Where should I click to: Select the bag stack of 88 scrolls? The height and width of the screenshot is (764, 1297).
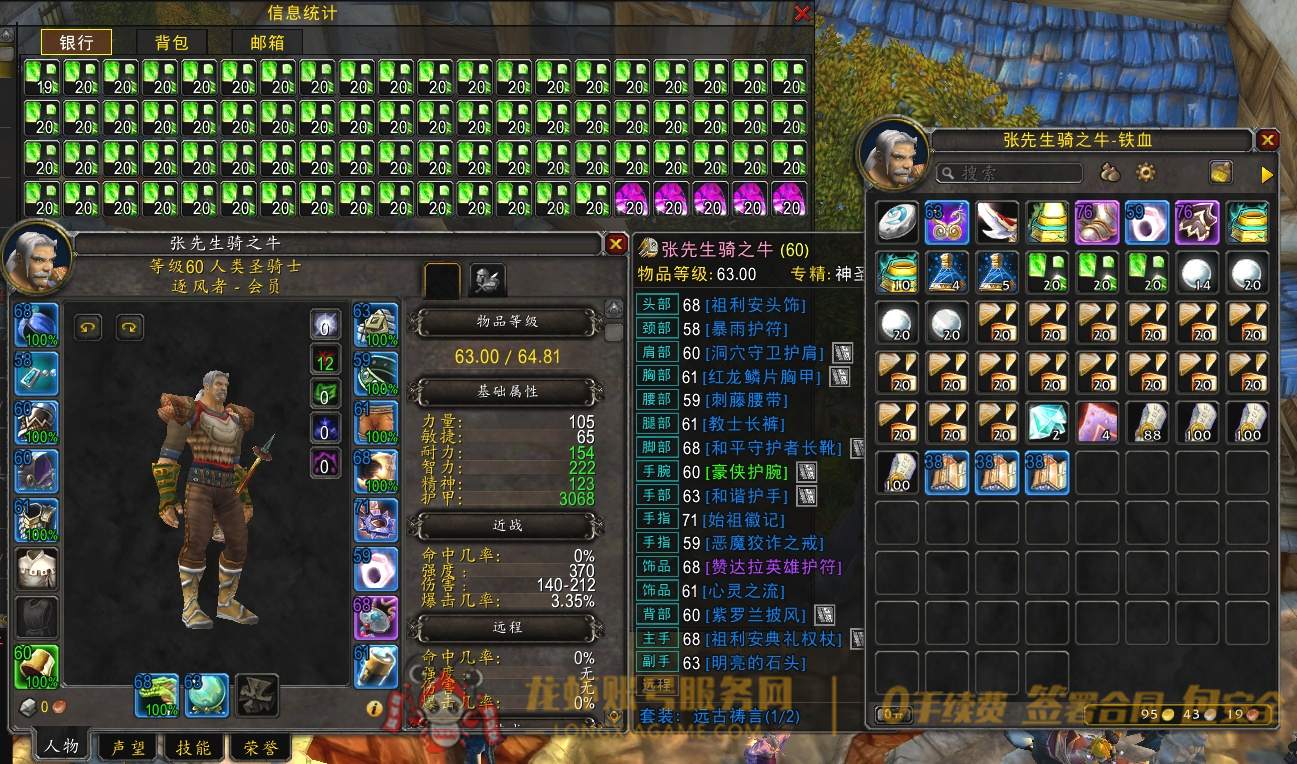(x=1146, y=422)
